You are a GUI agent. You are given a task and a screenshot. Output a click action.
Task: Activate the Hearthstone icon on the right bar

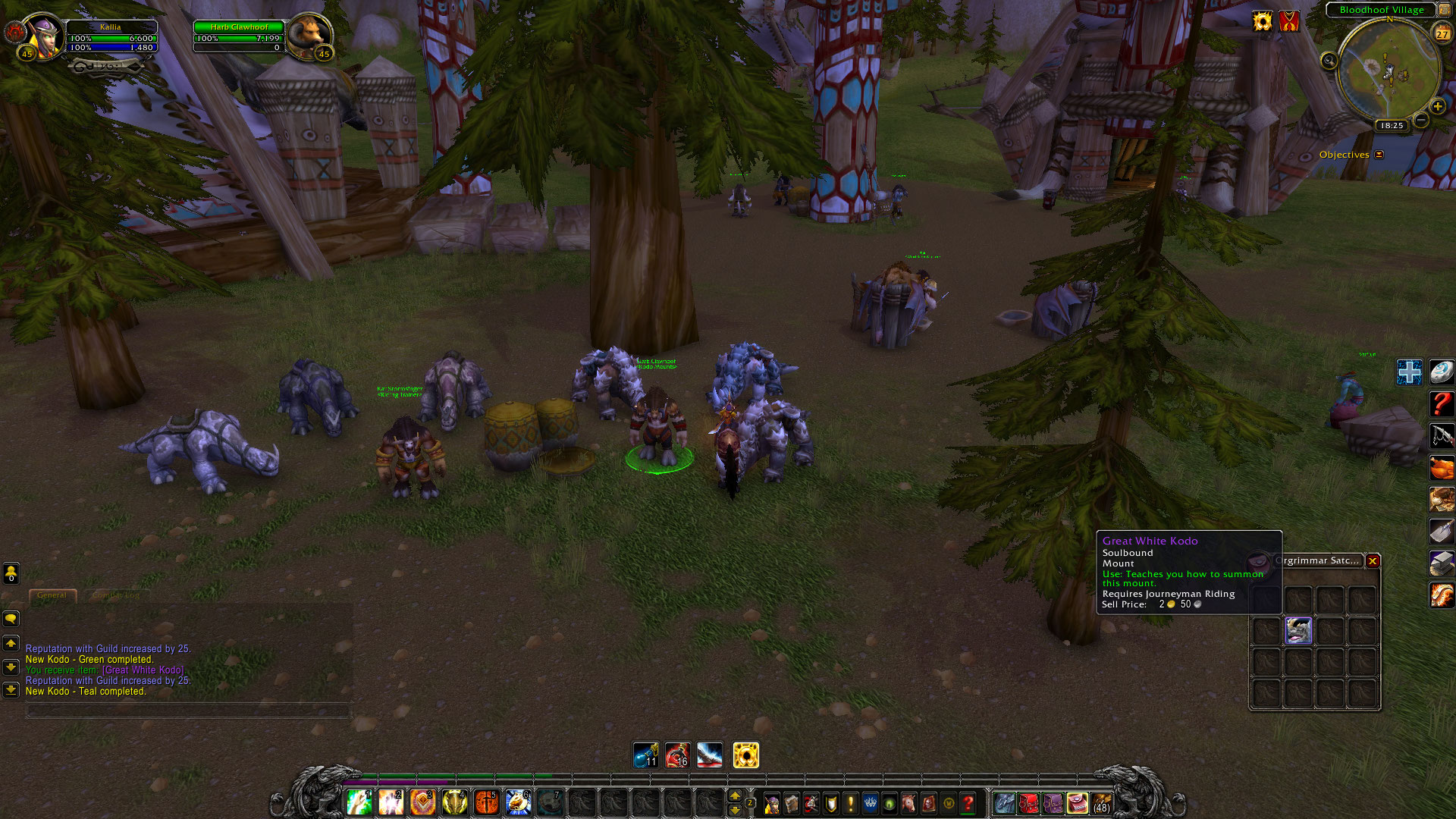(1442, 372)
